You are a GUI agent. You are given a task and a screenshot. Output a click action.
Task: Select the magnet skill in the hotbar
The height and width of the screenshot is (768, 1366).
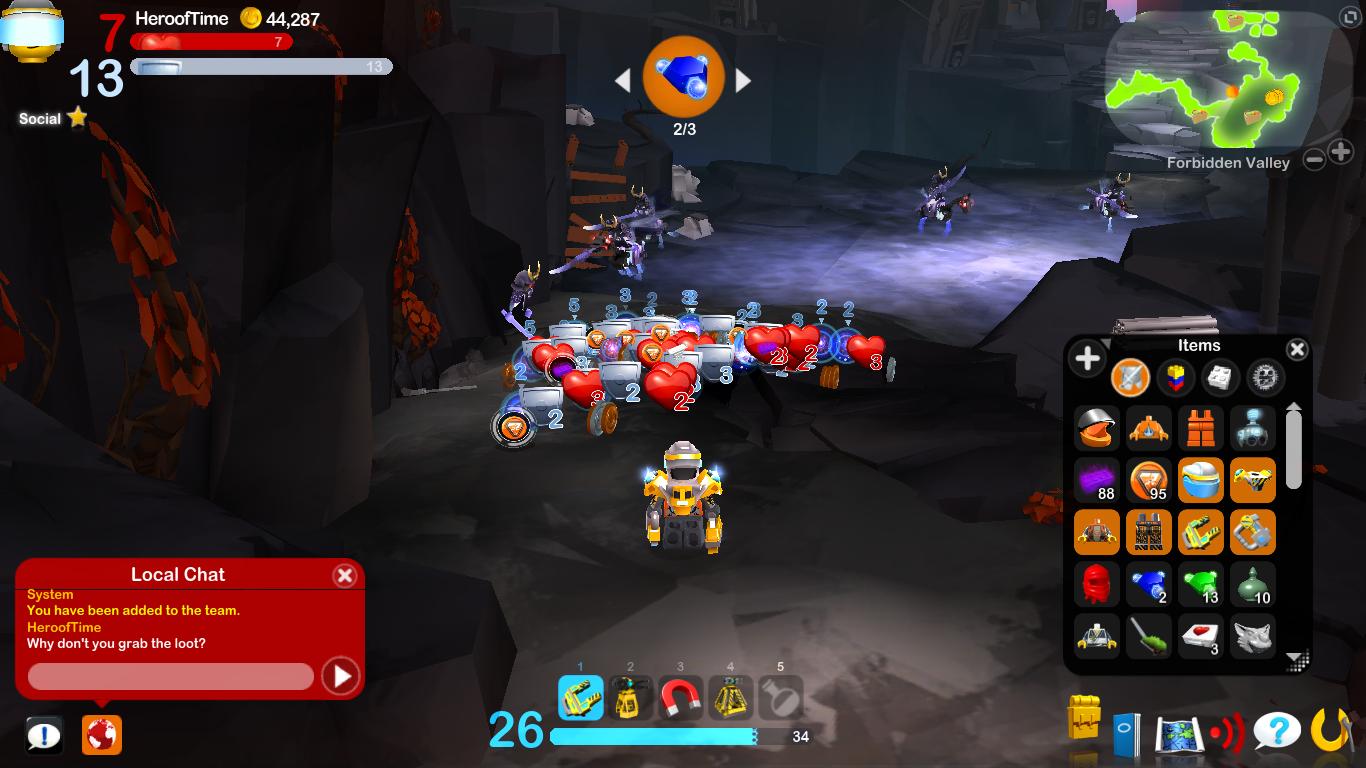tap(680, 698)
